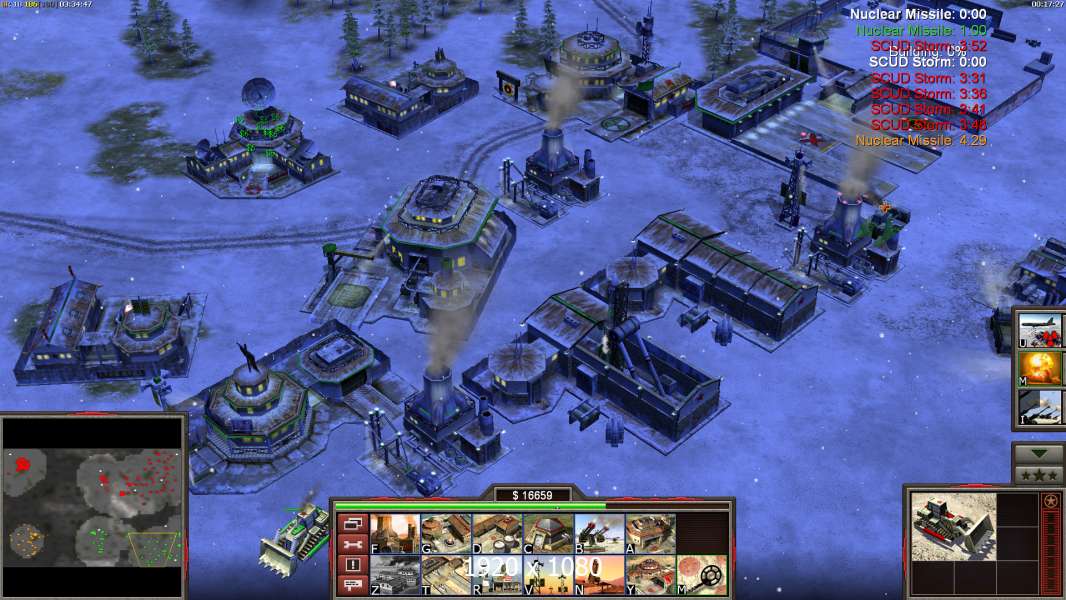Select the command center icon labeled Y
The height and width of the screenshot is (600, 1066).
coord(650,575)
